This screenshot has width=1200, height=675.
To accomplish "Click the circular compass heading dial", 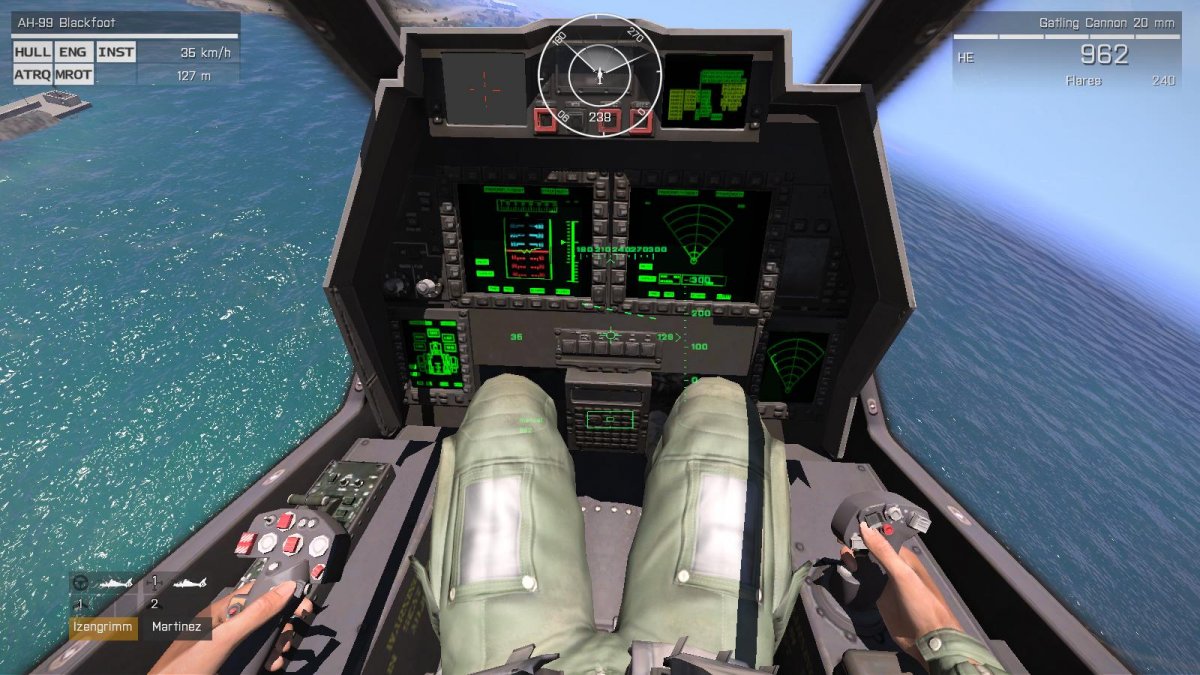I will 599,72.
